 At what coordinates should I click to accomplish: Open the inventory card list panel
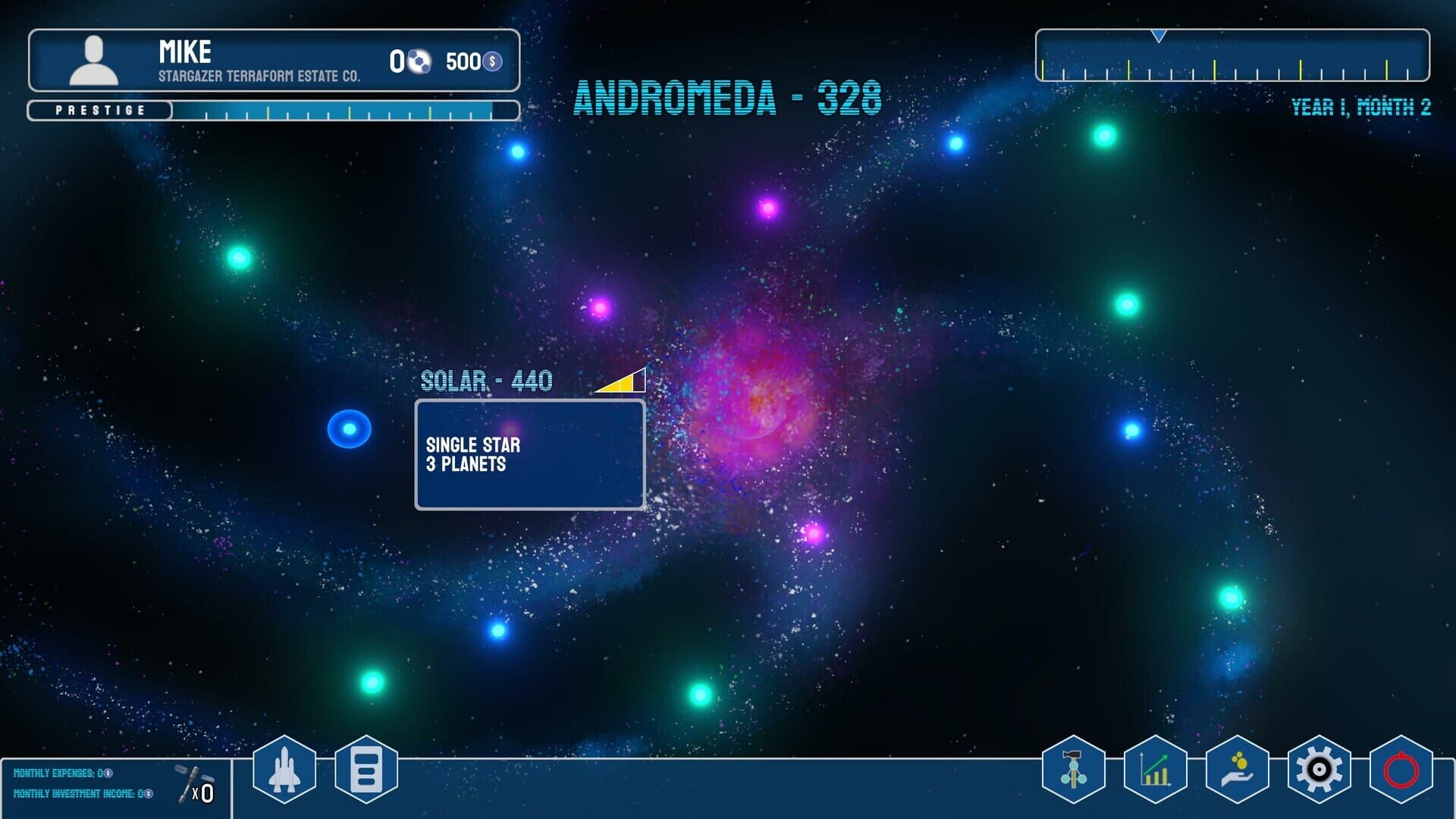coord(366,768)
